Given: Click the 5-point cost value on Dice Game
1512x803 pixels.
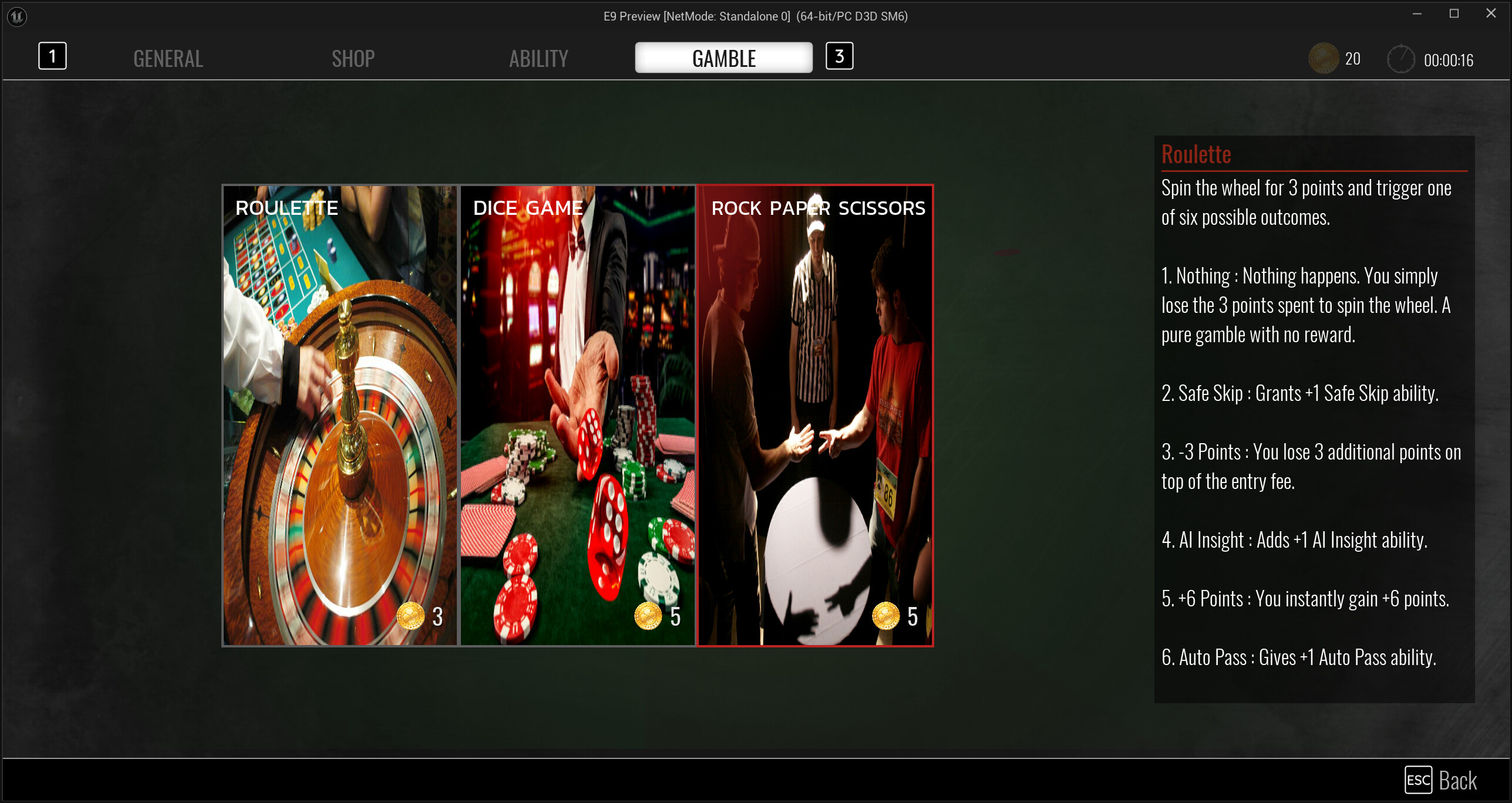Looking at the screenshot, I should click(675, 616).
